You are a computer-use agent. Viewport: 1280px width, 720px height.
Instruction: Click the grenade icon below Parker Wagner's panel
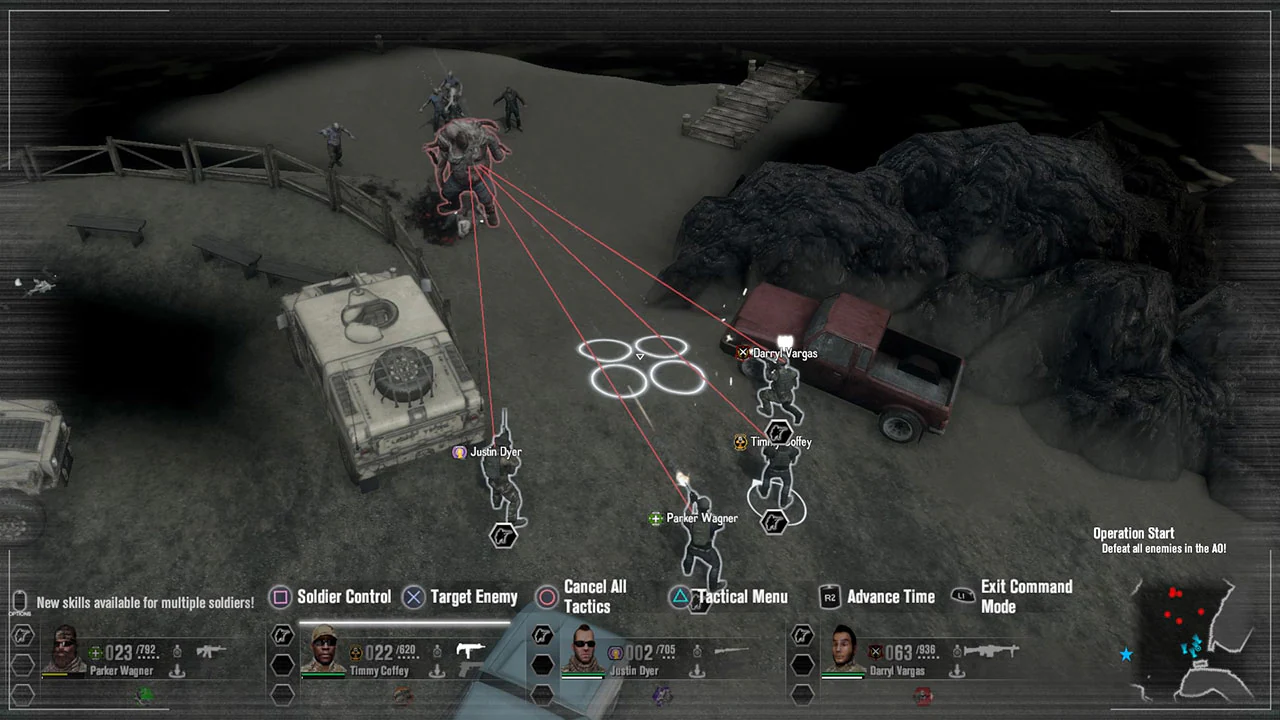(x=144, y=695)
